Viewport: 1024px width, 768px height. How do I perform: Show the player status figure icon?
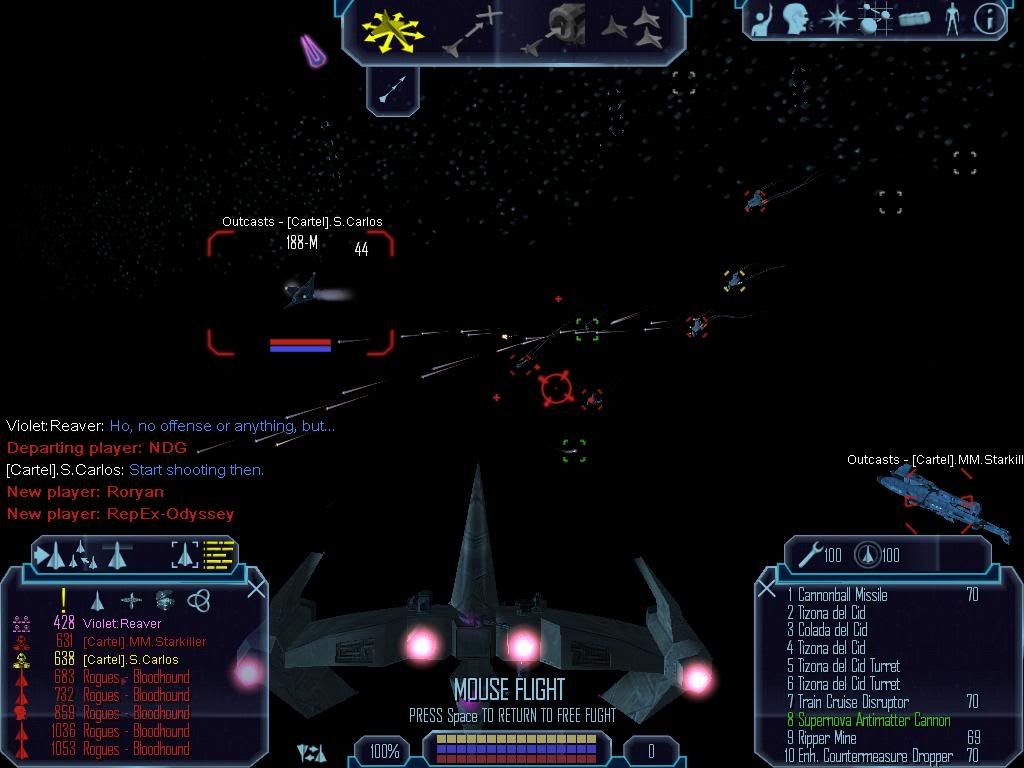tap(952, 18)
